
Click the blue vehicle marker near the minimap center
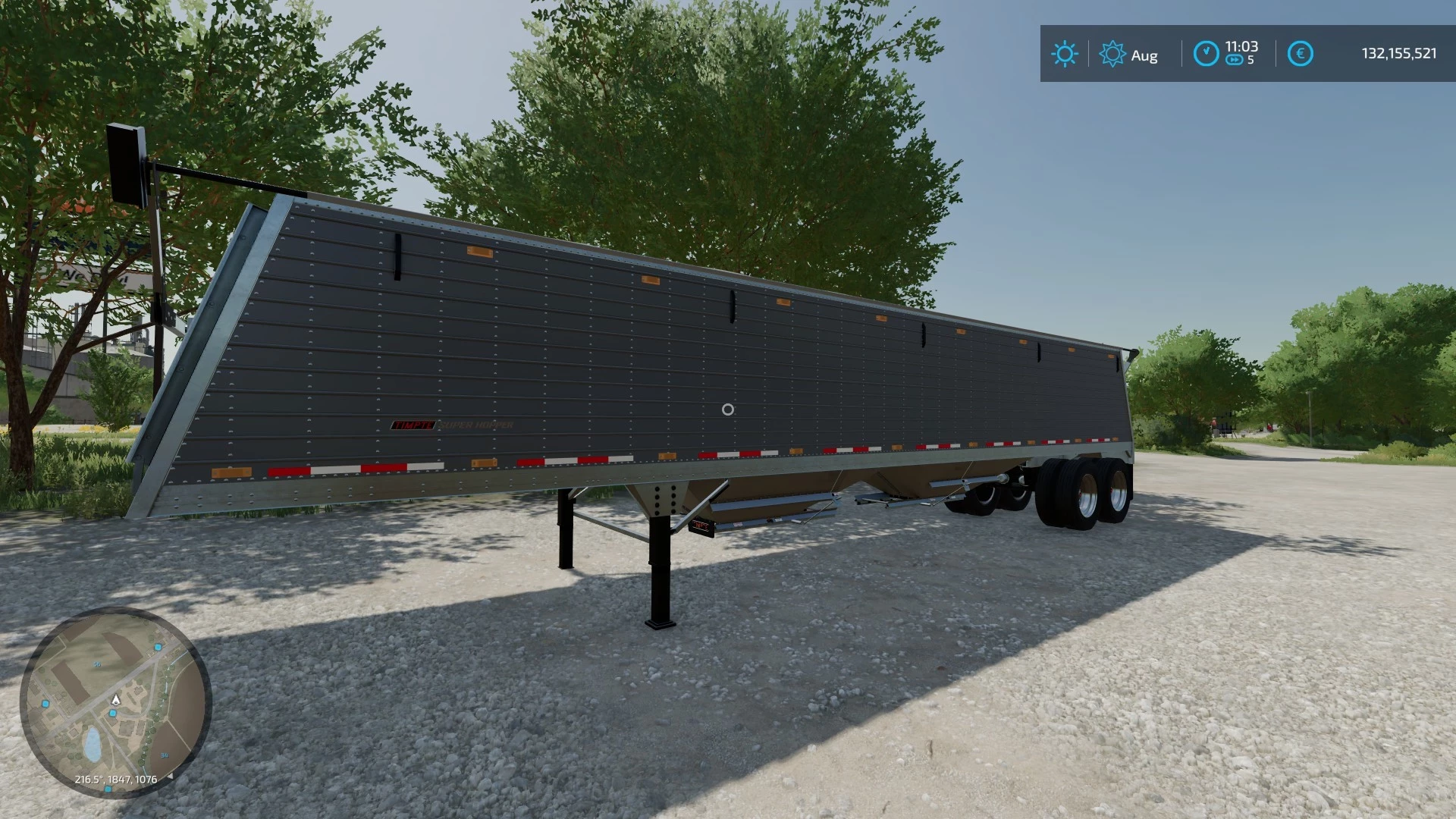pos(112,712)
